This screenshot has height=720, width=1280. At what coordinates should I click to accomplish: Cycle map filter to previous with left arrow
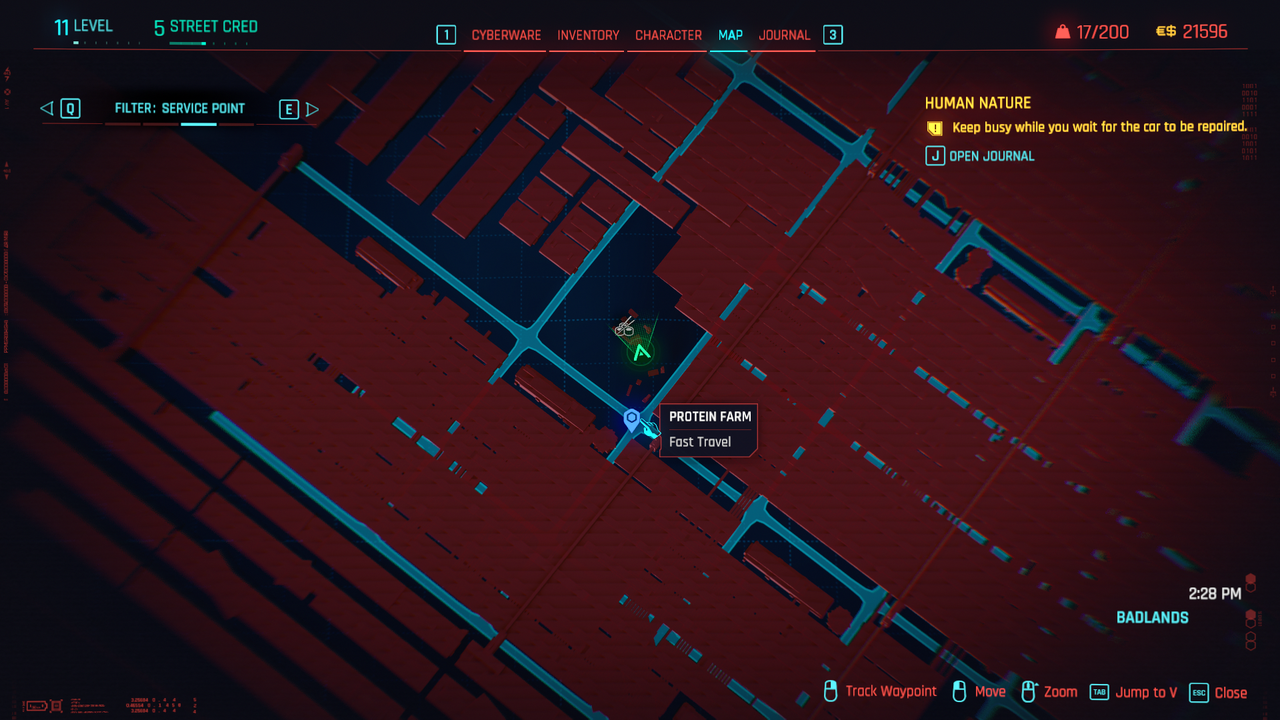(x=47, y=109)
